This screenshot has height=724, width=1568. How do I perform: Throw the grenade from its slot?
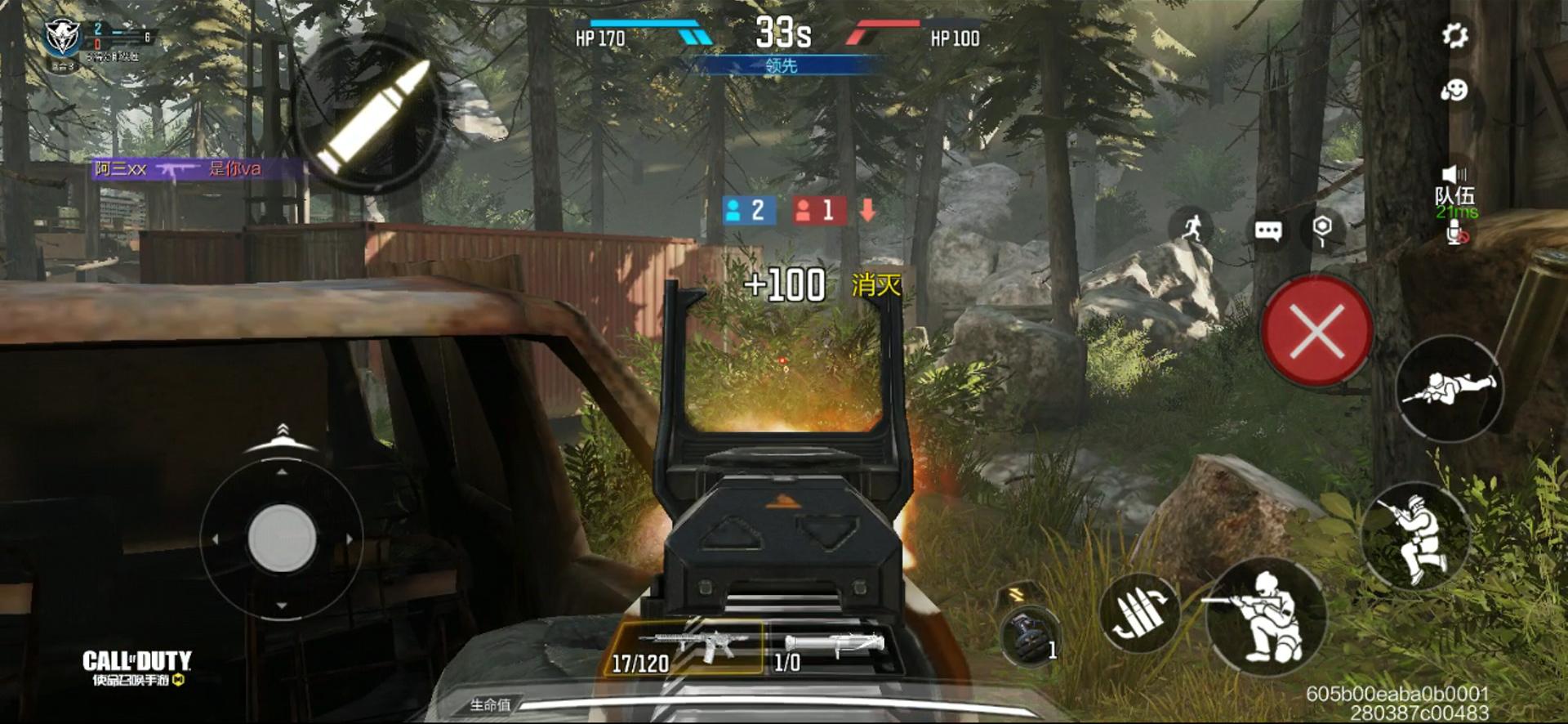(x=1027, y=635)
